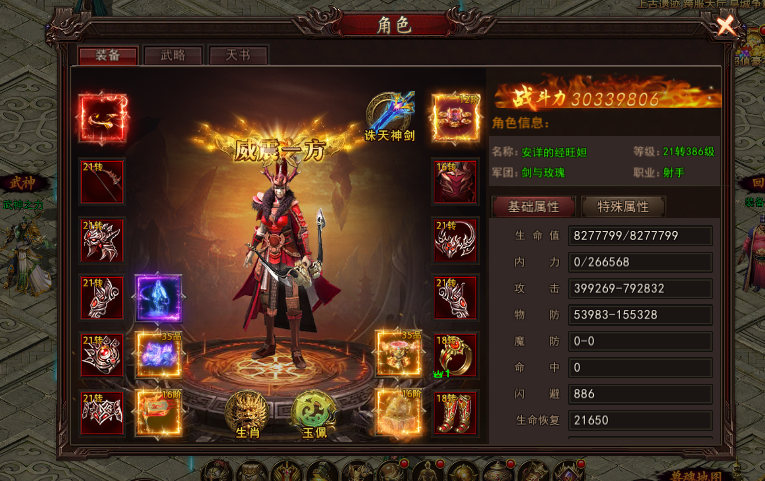Viewport: 765px width, 481px height.
Task: Switch to 特殊属性 special attributes
Action: (622, 207)
